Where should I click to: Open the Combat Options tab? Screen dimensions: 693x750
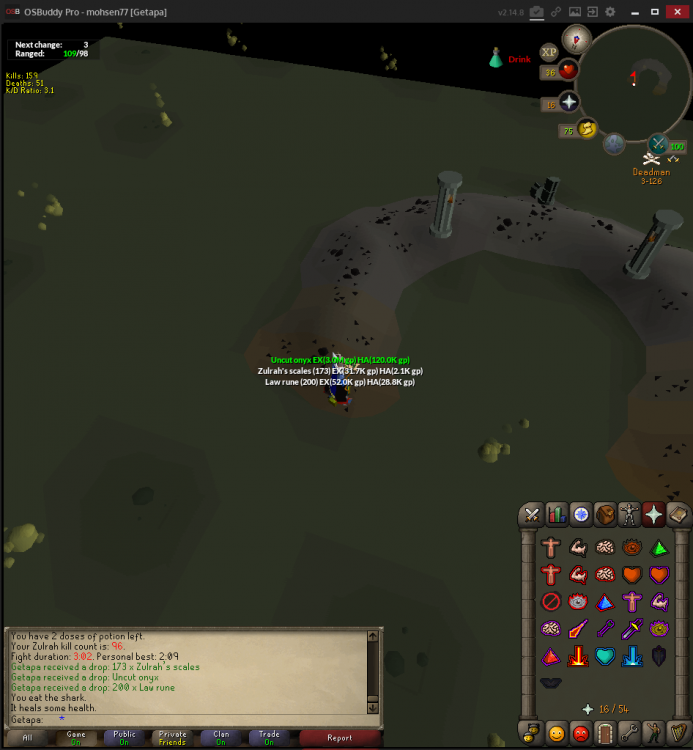[x=532, y=515]
